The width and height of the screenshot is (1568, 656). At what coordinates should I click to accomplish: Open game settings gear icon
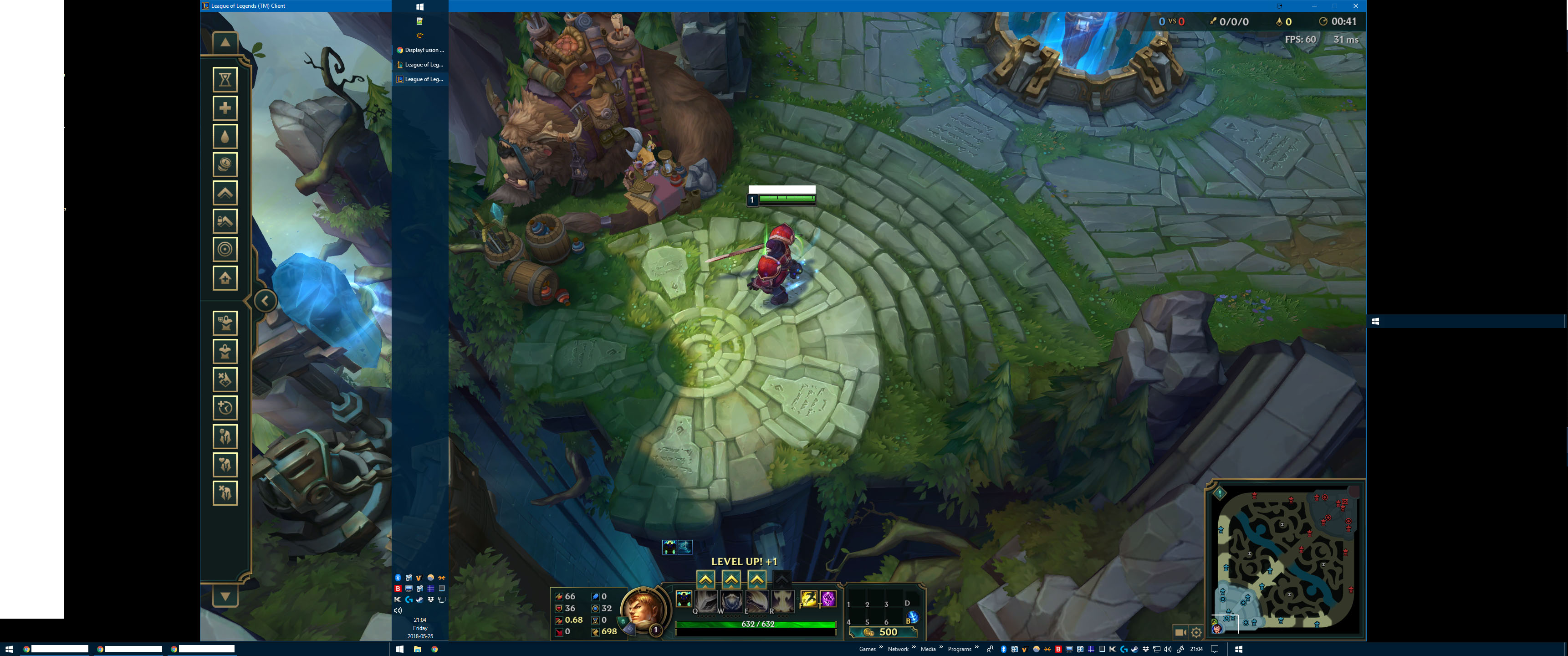(1196, 632)
